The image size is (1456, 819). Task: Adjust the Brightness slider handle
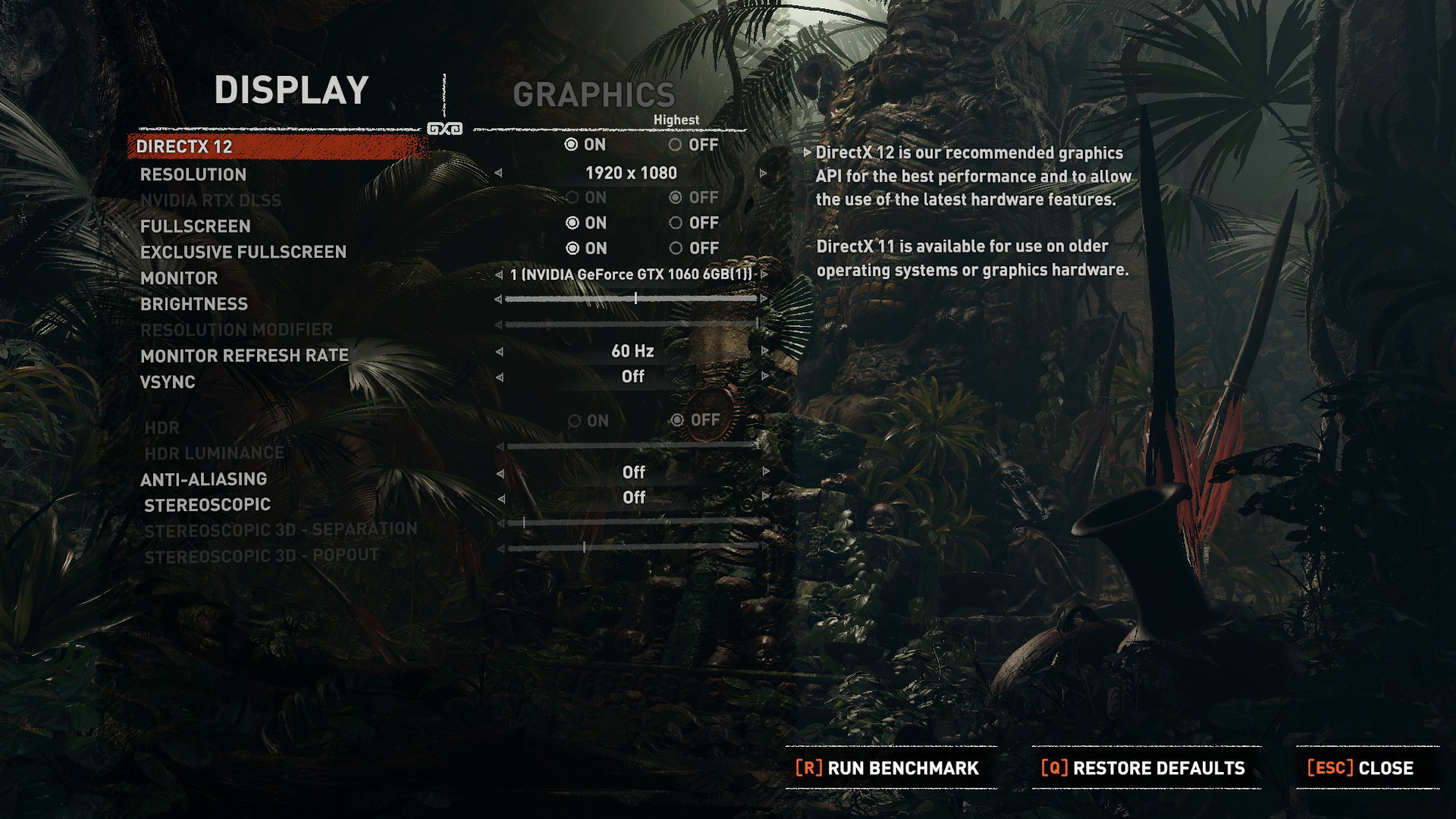635,300
